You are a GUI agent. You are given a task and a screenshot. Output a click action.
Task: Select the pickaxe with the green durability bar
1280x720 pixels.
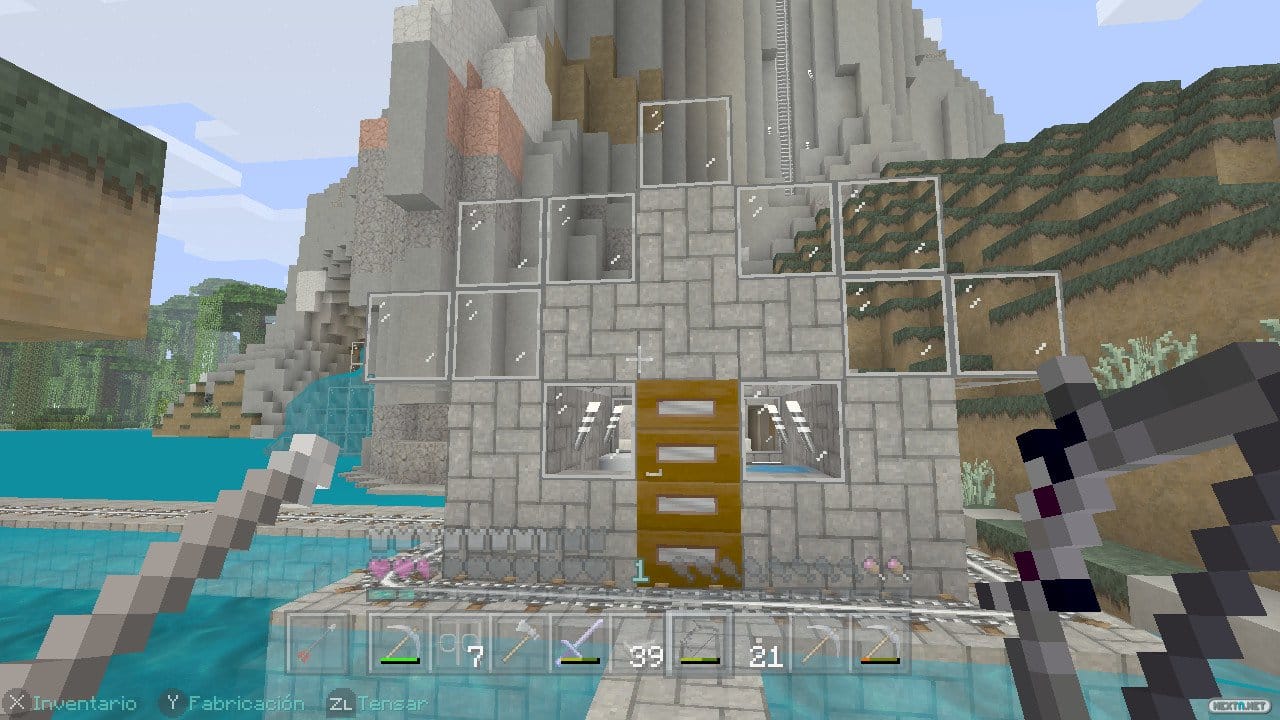[398, 643]
